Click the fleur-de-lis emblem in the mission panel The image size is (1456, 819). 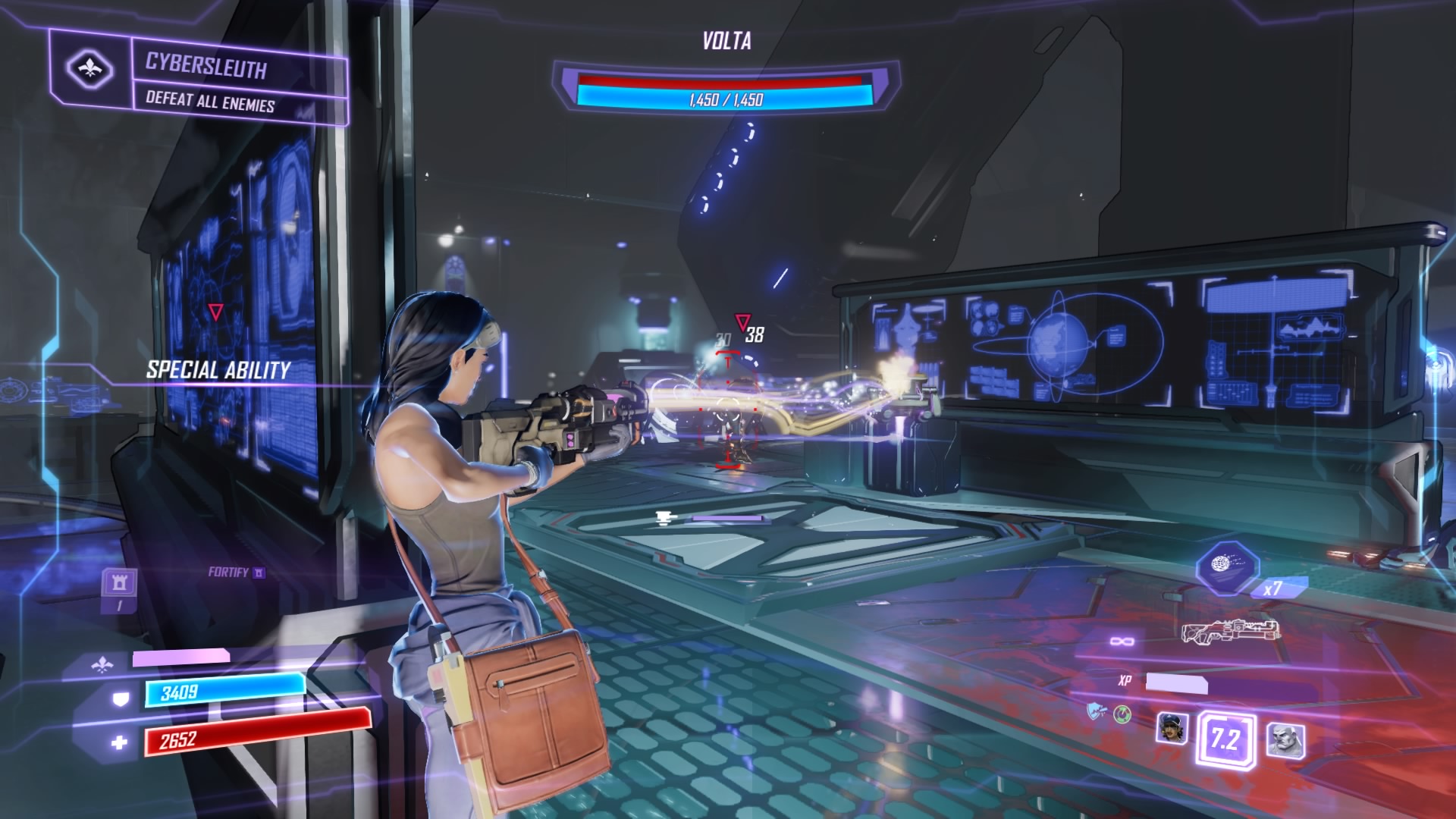(89, 70)
